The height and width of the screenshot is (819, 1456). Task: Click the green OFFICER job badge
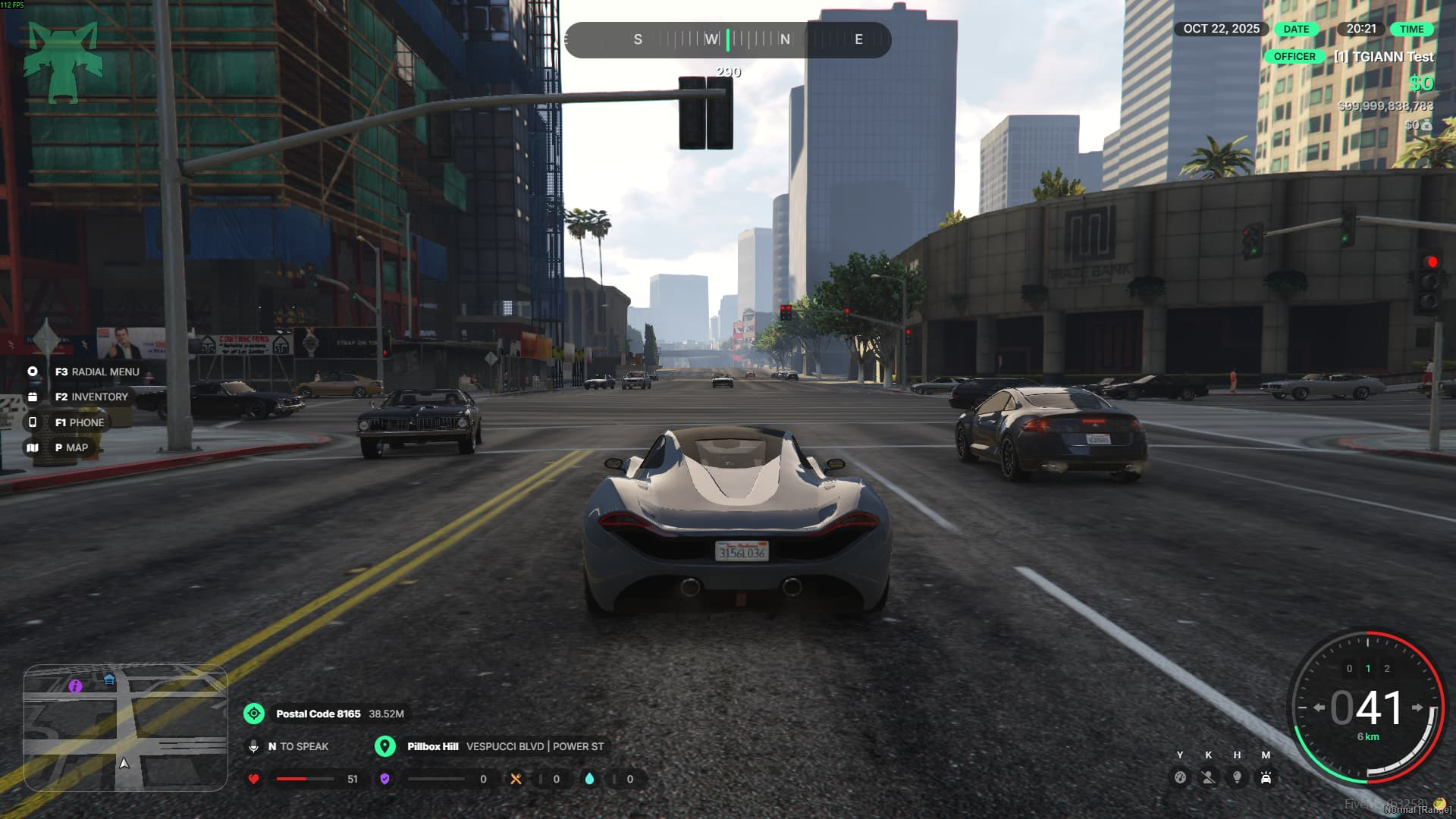click(x=1294, y=57)
